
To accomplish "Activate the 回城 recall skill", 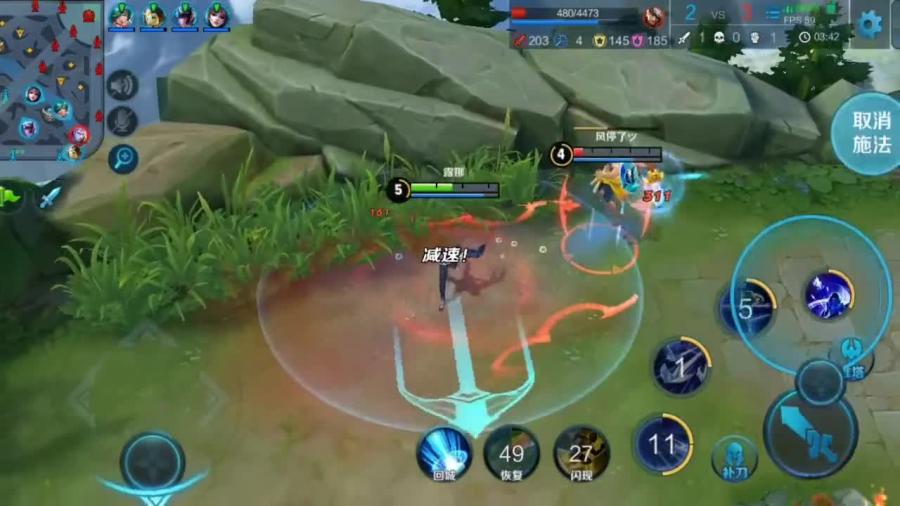I will pyautogui.click(x=444, y=453).
